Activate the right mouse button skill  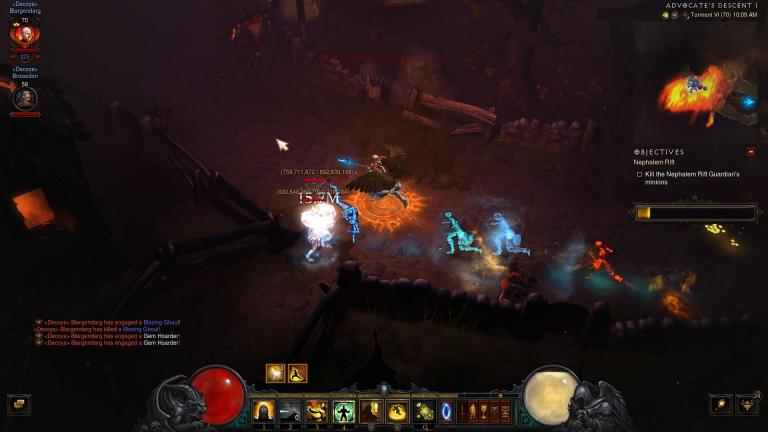[x=397, y=411]
